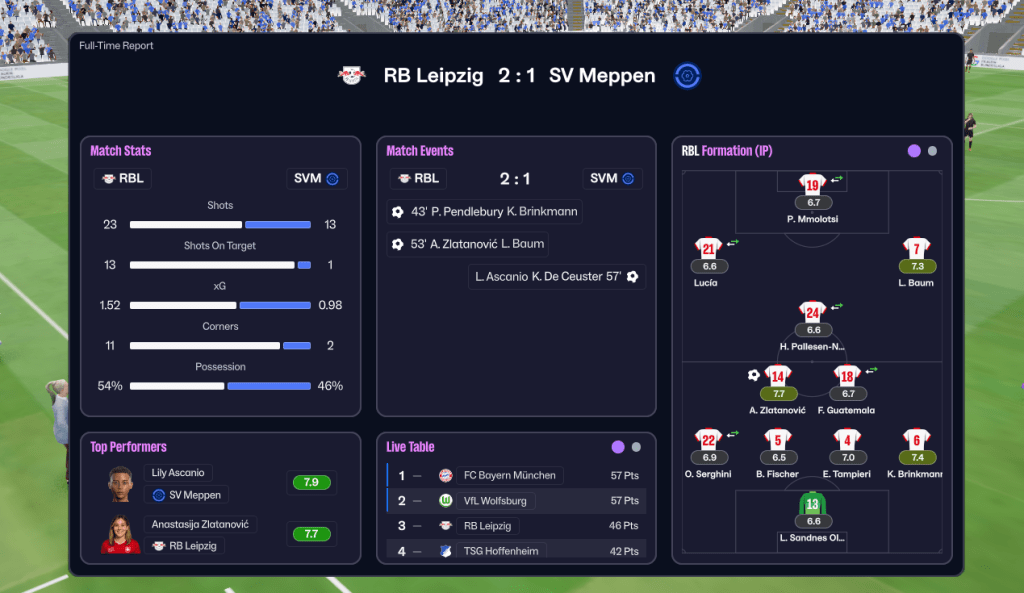Open the Match Events panel header
Image resolution: width=1024 pixels, height=593 pixels.
[x=420, y=151]
